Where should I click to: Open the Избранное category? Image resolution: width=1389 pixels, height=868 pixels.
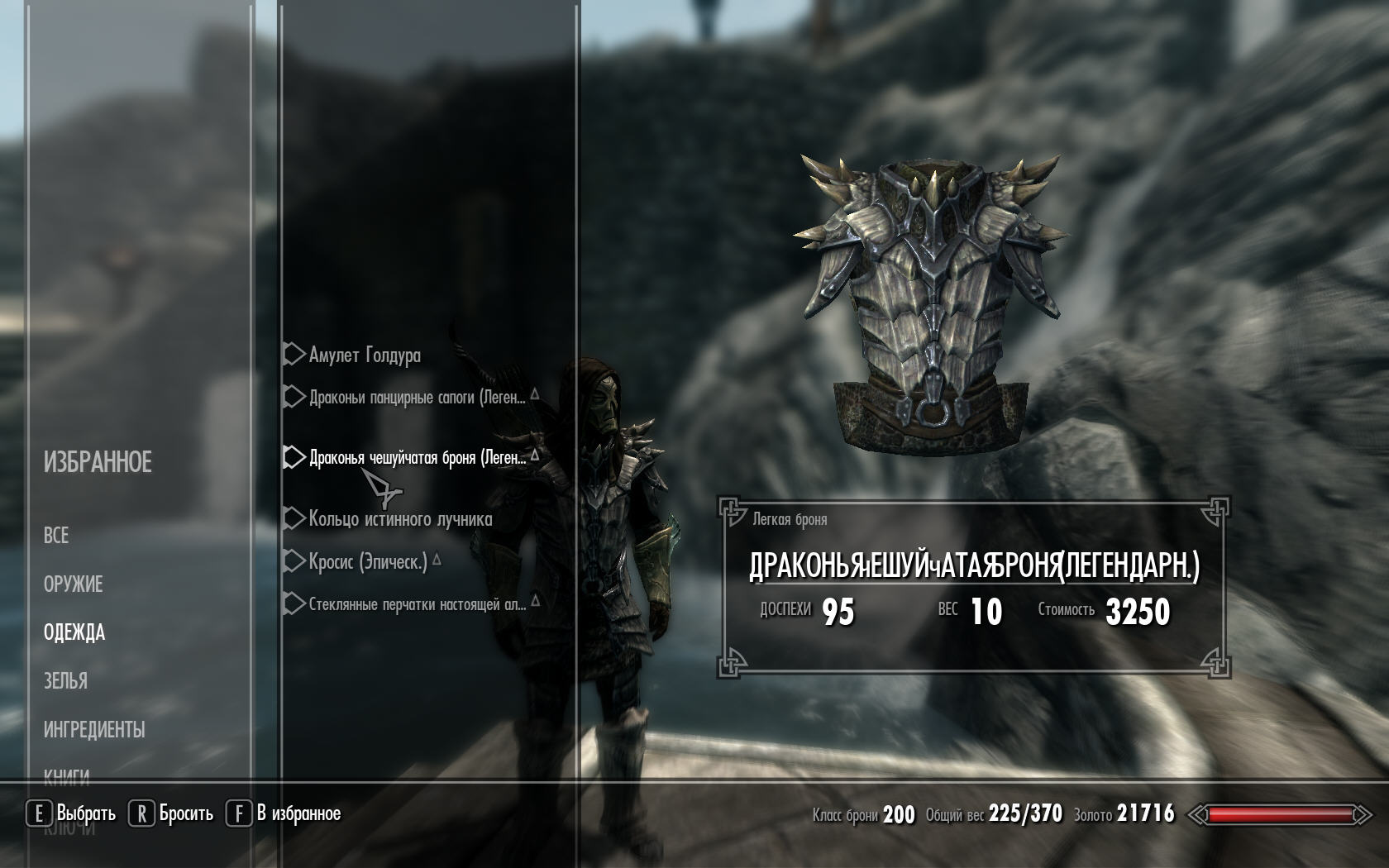pyautogui.click(x=98, y=462)
